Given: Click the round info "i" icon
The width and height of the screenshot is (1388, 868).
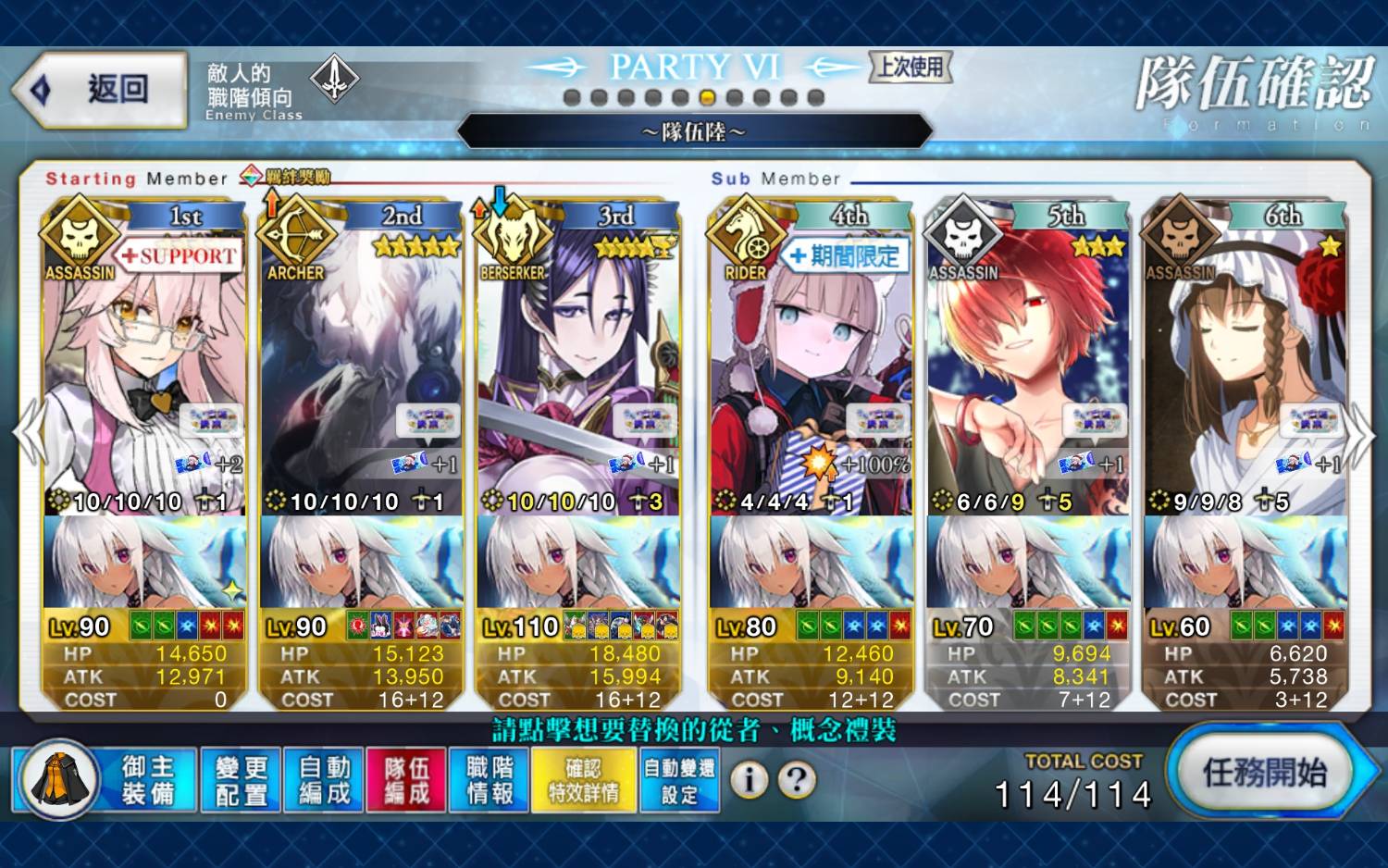Looking at the screenshot, I should click(x=749, y=780).
